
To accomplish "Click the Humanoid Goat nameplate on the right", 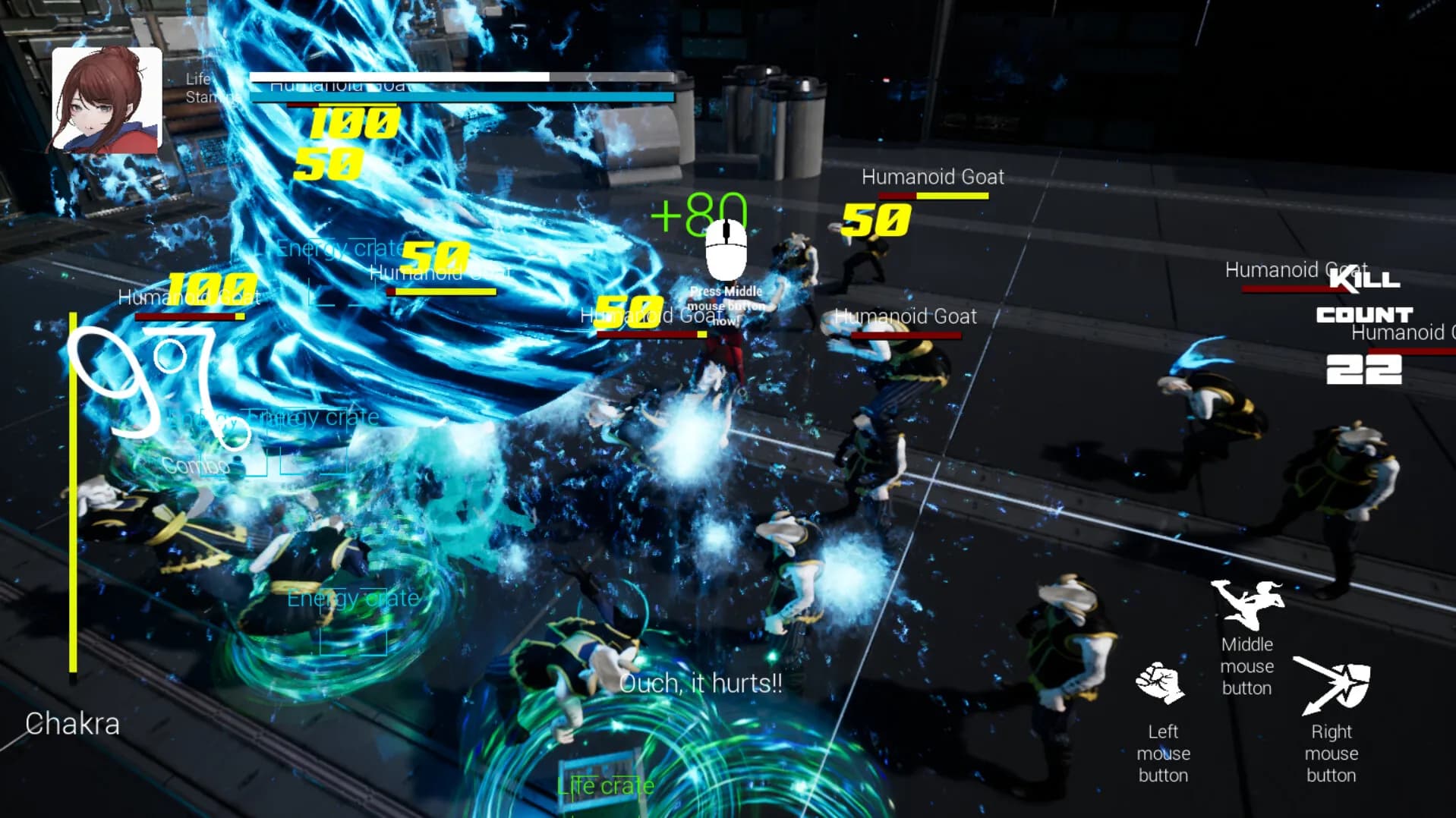I will click(x=1295, y=269).
